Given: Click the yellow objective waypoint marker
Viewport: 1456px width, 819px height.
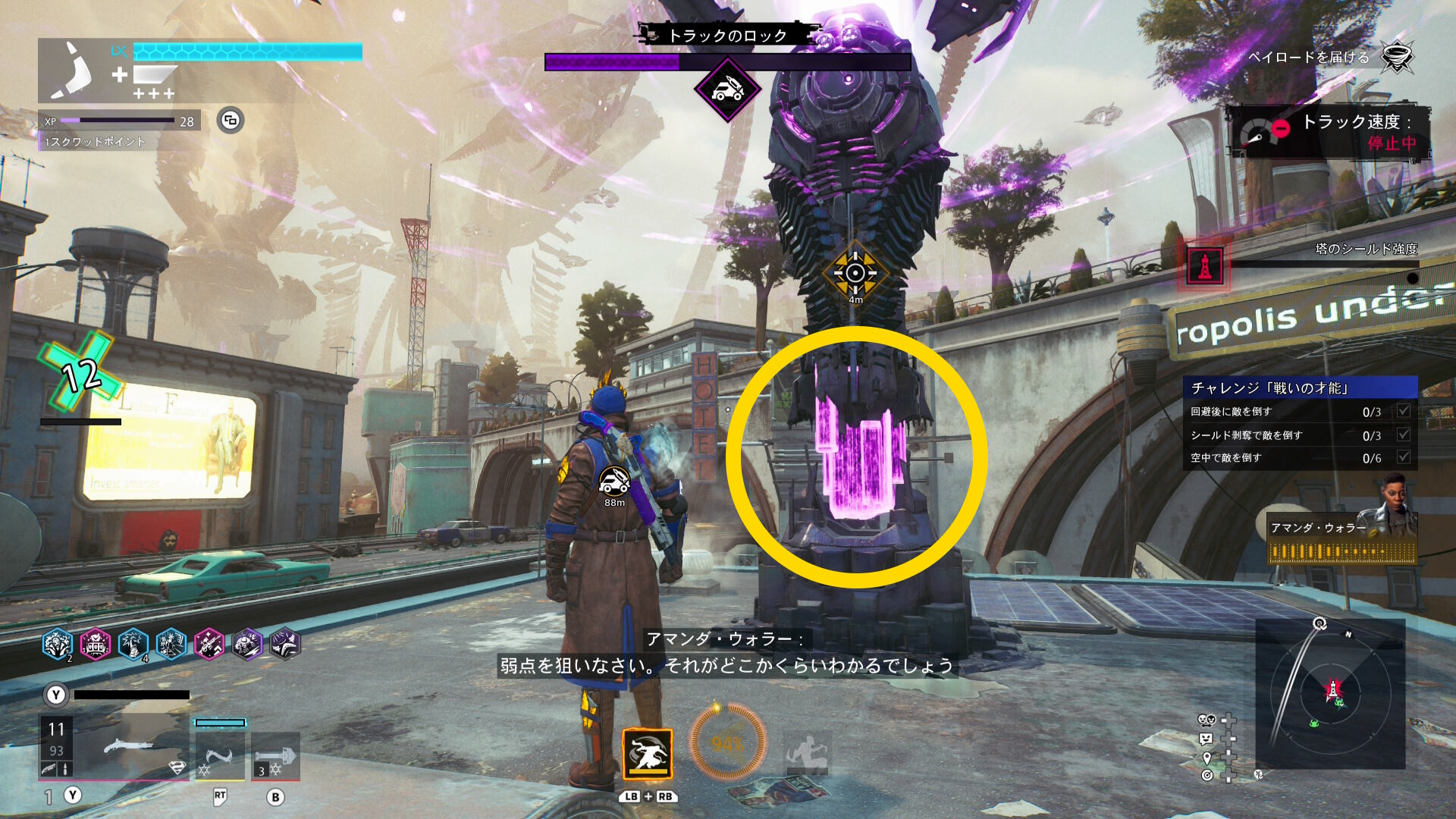Looking at the screenshot, I should [855, 273].
